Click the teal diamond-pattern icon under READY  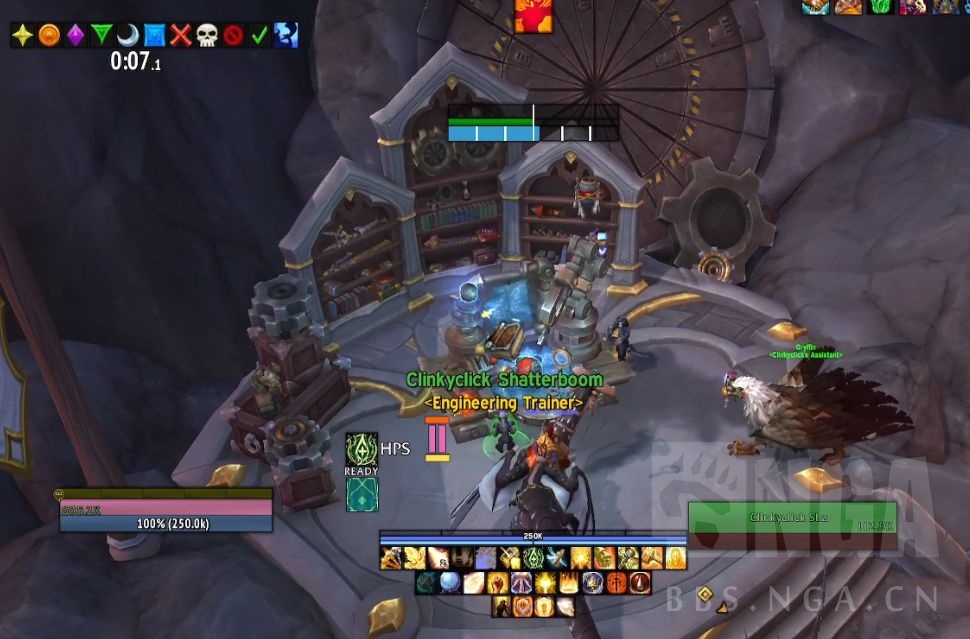tap(361, 494)
